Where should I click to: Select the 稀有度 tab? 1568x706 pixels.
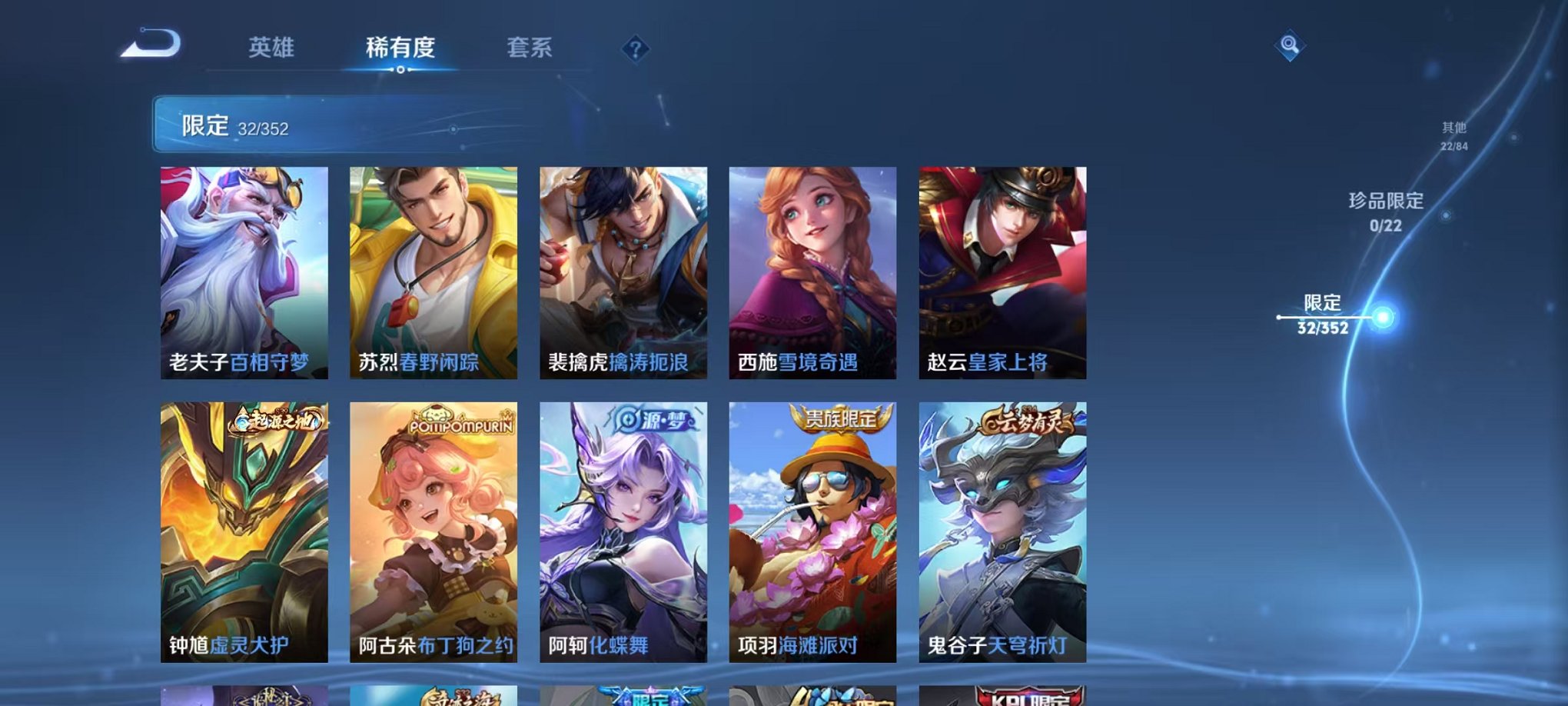[401, 48]
